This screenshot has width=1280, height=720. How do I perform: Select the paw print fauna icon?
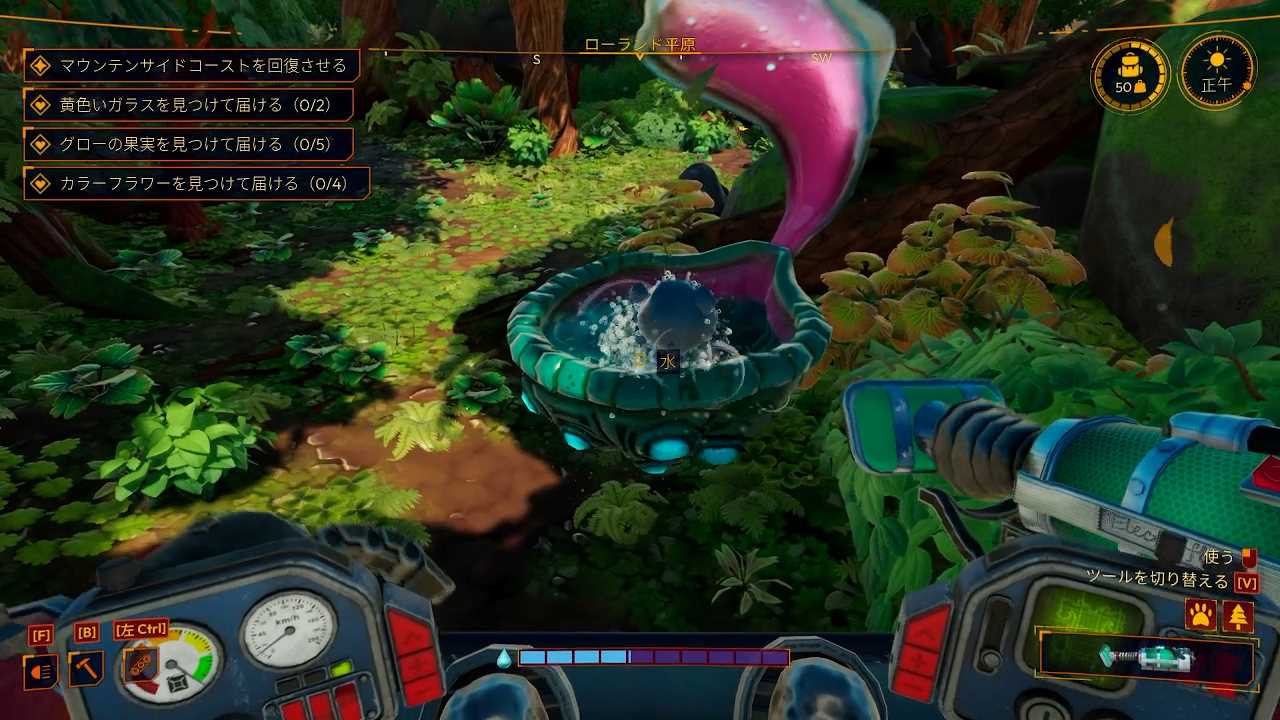[1199, 616]
